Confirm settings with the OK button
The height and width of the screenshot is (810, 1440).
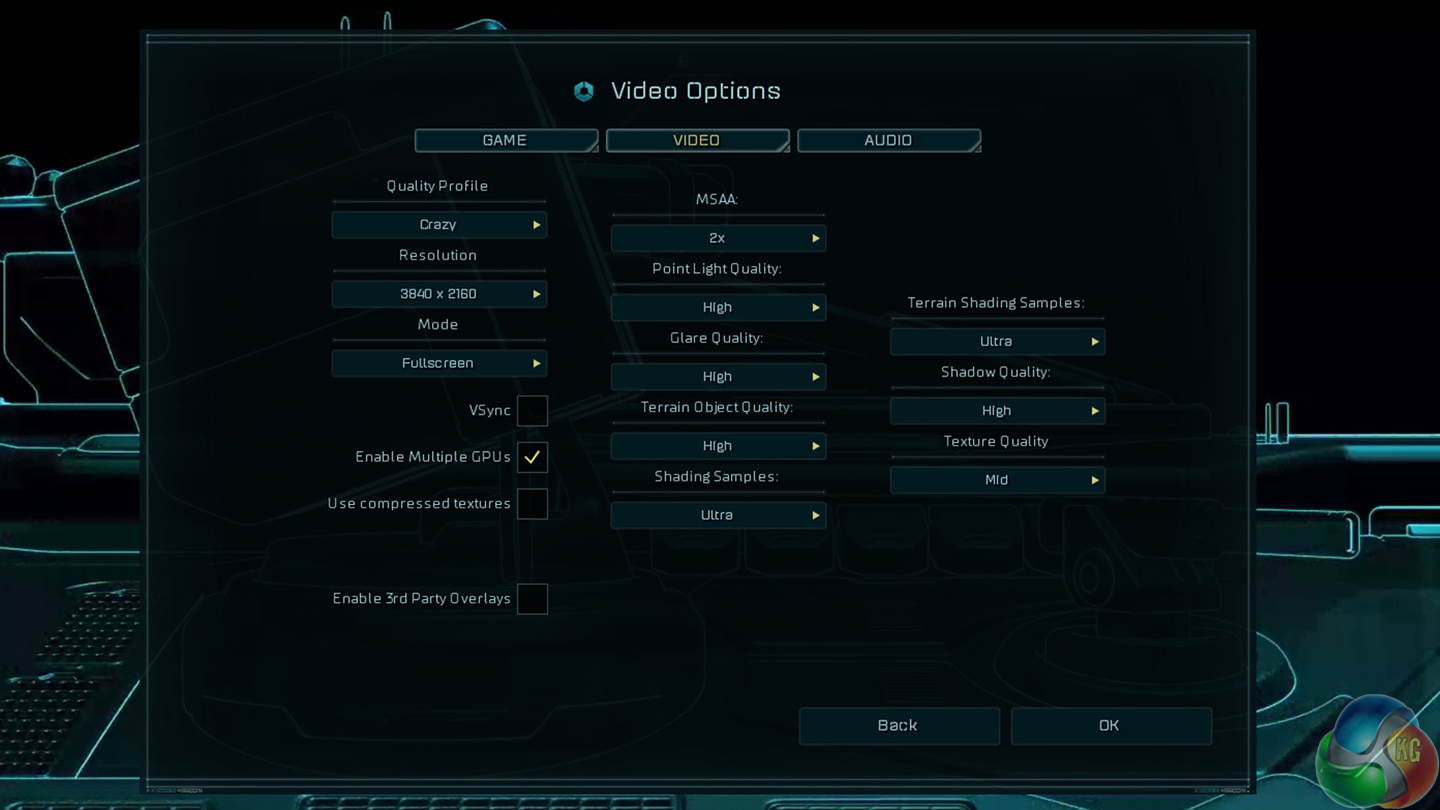point(1110,726)
